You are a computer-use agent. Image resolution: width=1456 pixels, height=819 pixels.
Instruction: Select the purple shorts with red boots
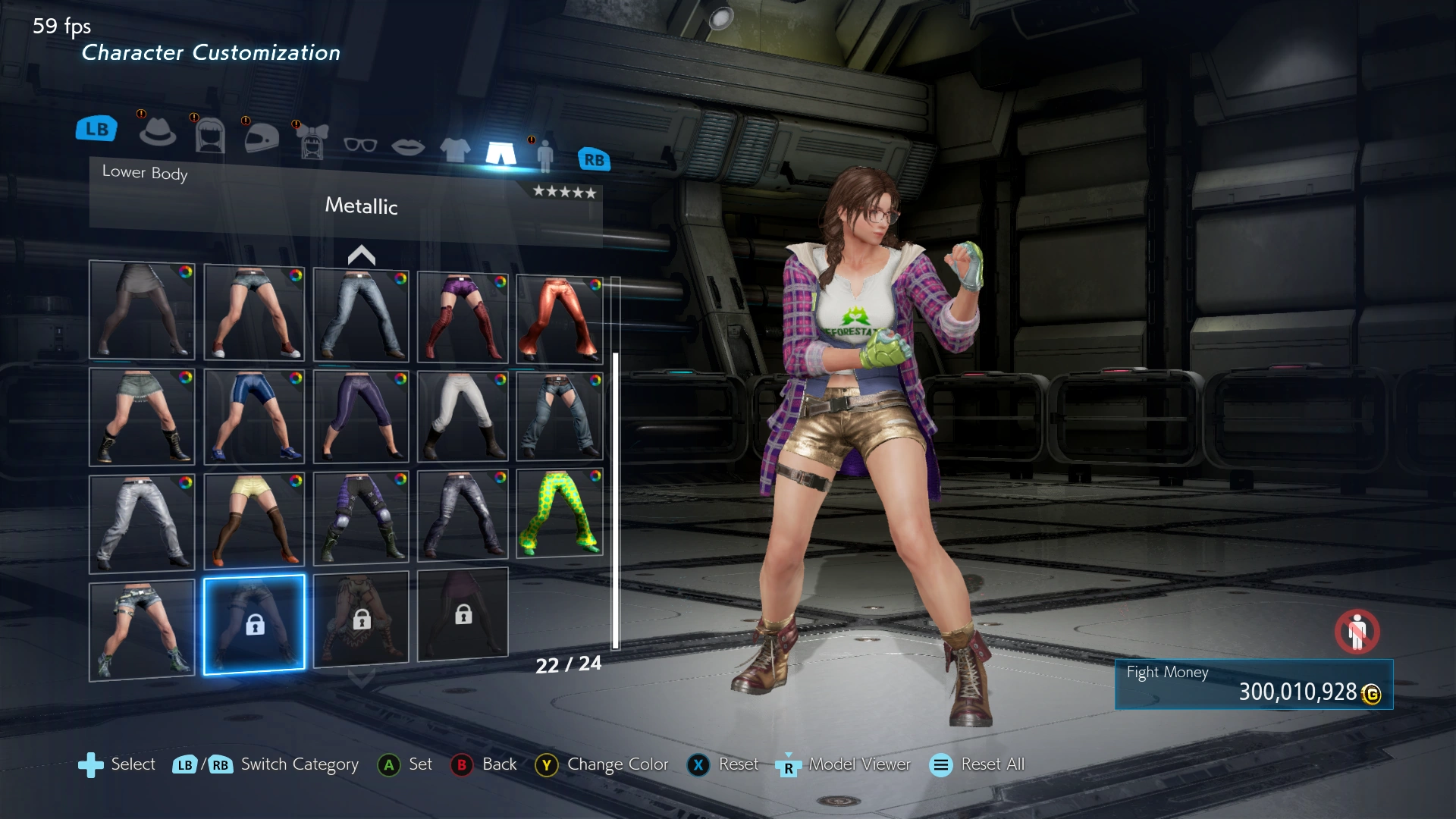tap(463, 317)
